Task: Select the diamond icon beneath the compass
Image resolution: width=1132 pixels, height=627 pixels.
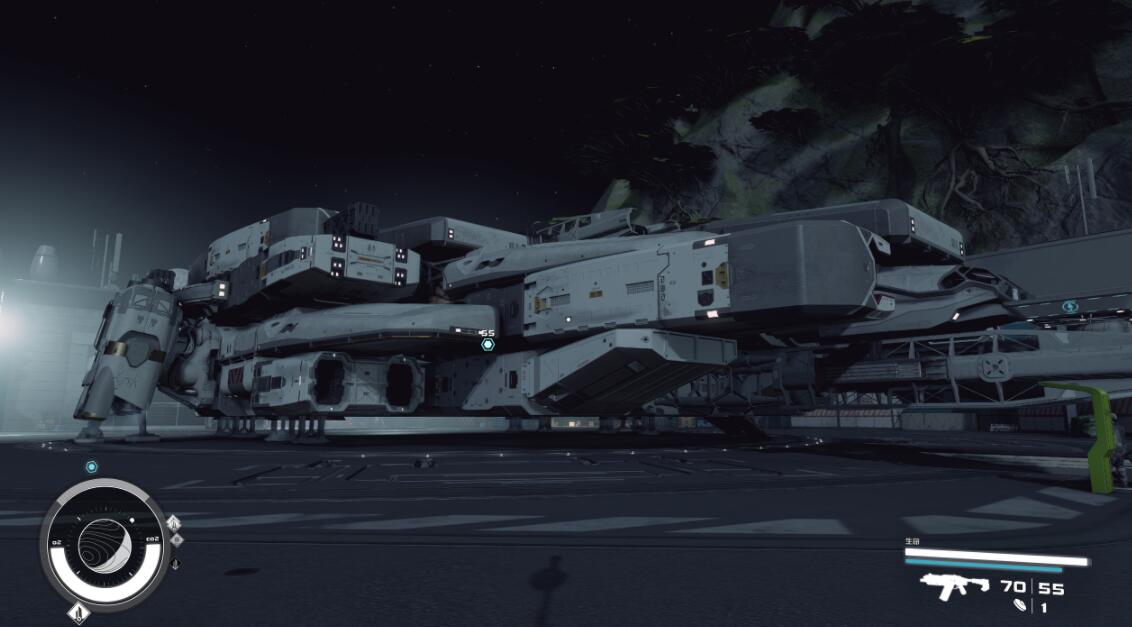Action: [x=77, y=612]
